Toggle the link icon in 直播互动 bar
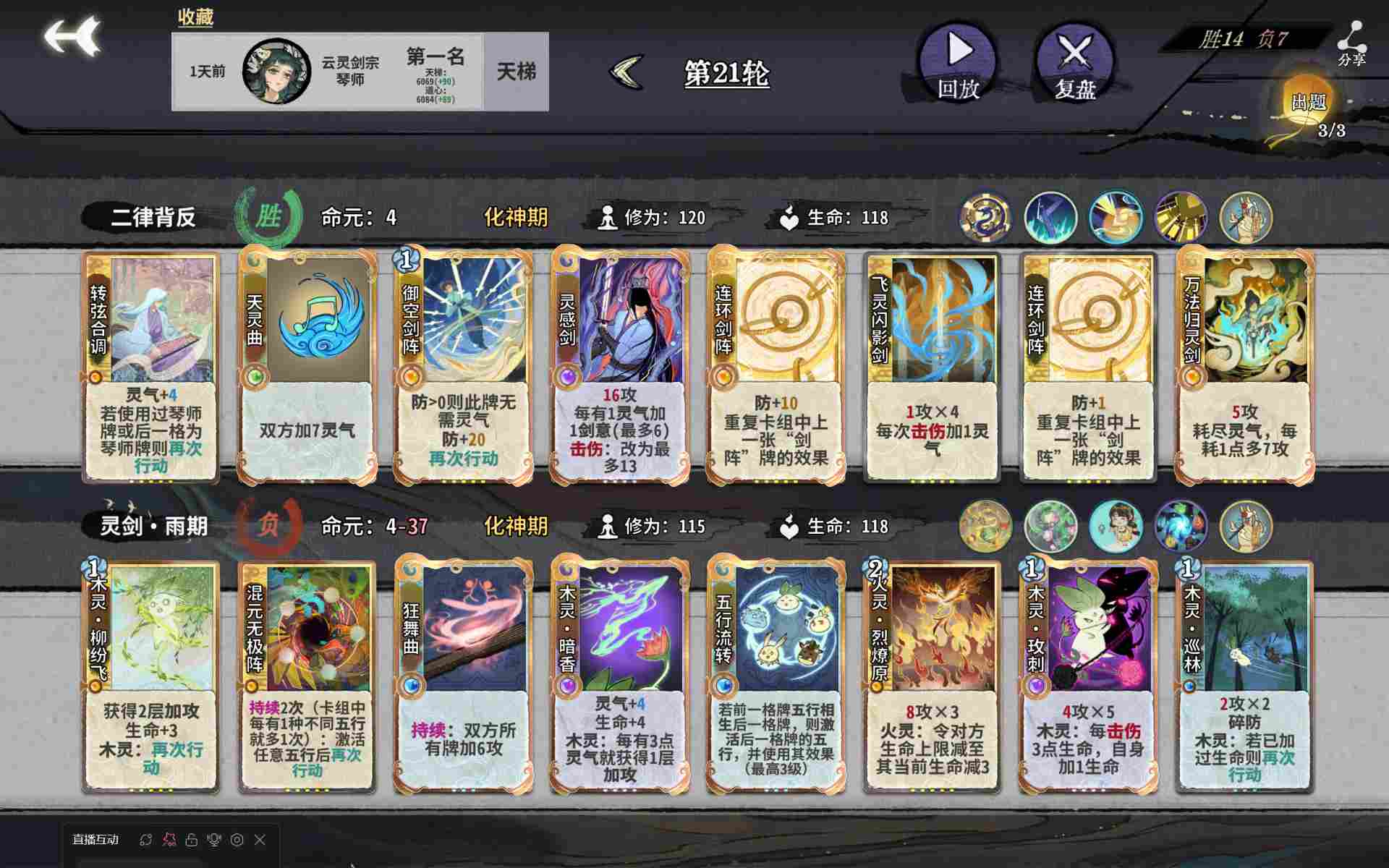 146,841
